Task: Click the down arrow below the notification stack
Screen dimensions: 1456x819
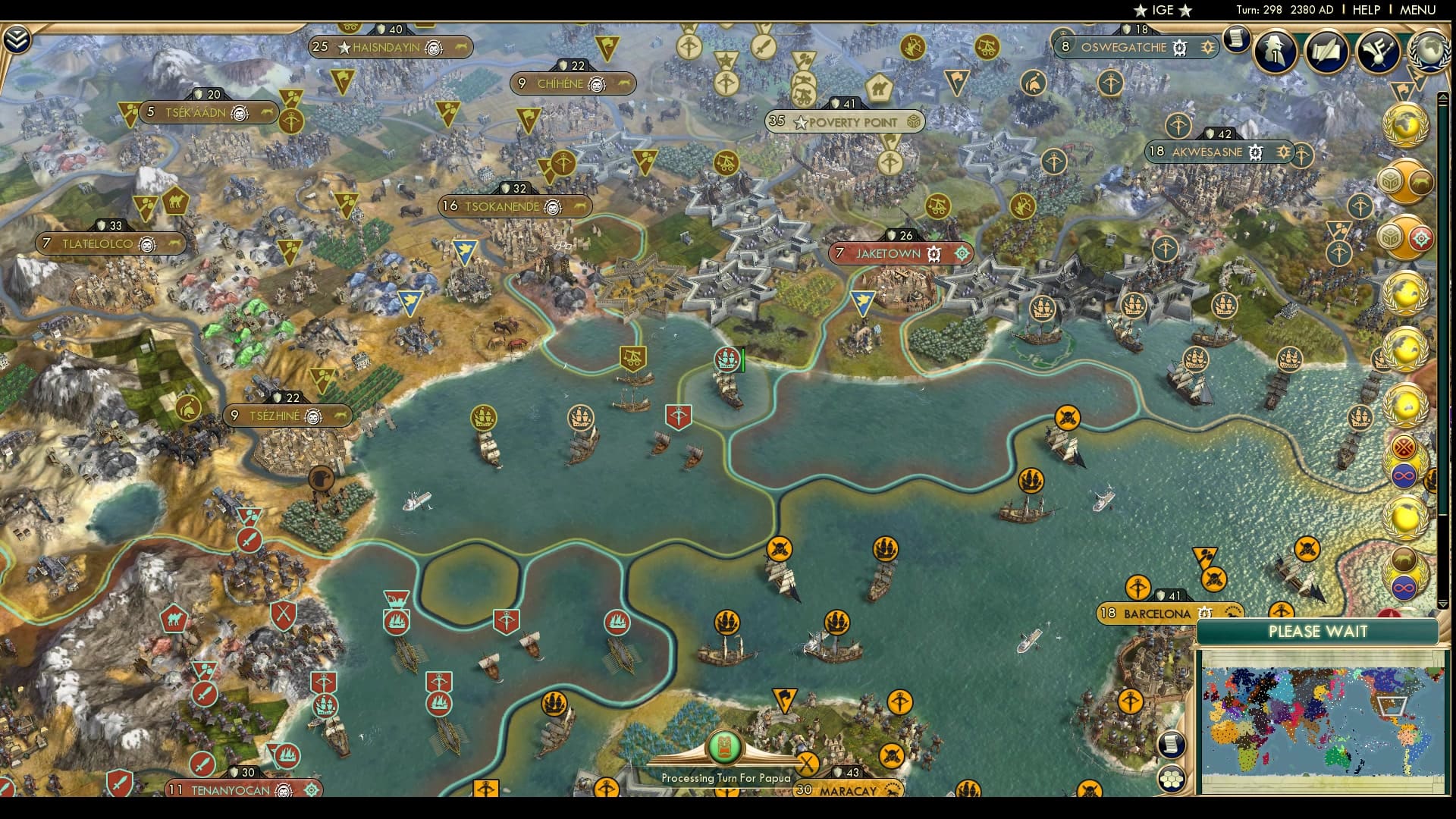Action: pos(1443,606)
